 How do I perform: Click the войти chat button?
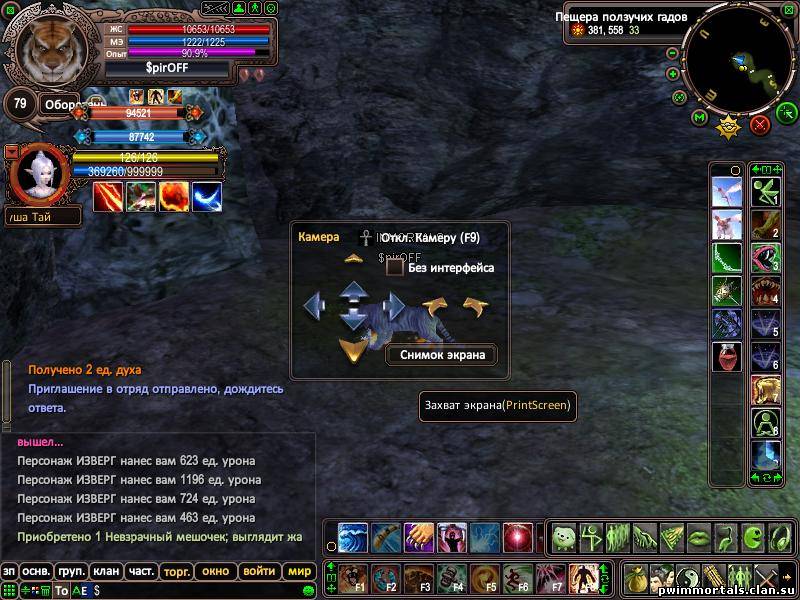[259, 571]
